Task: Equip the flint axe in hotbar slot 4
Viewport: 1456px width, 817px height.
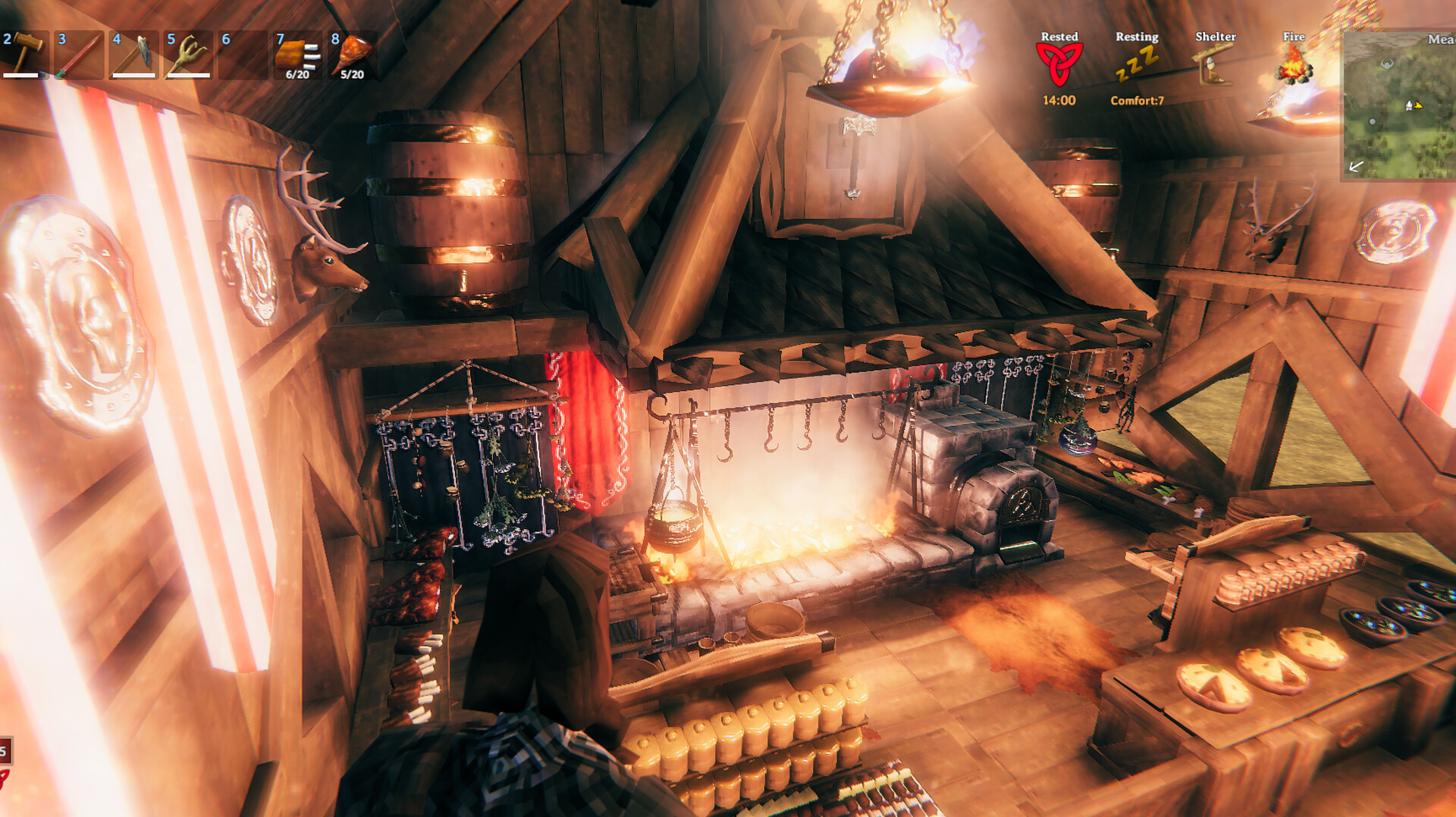Action: (x=133, y=53)
